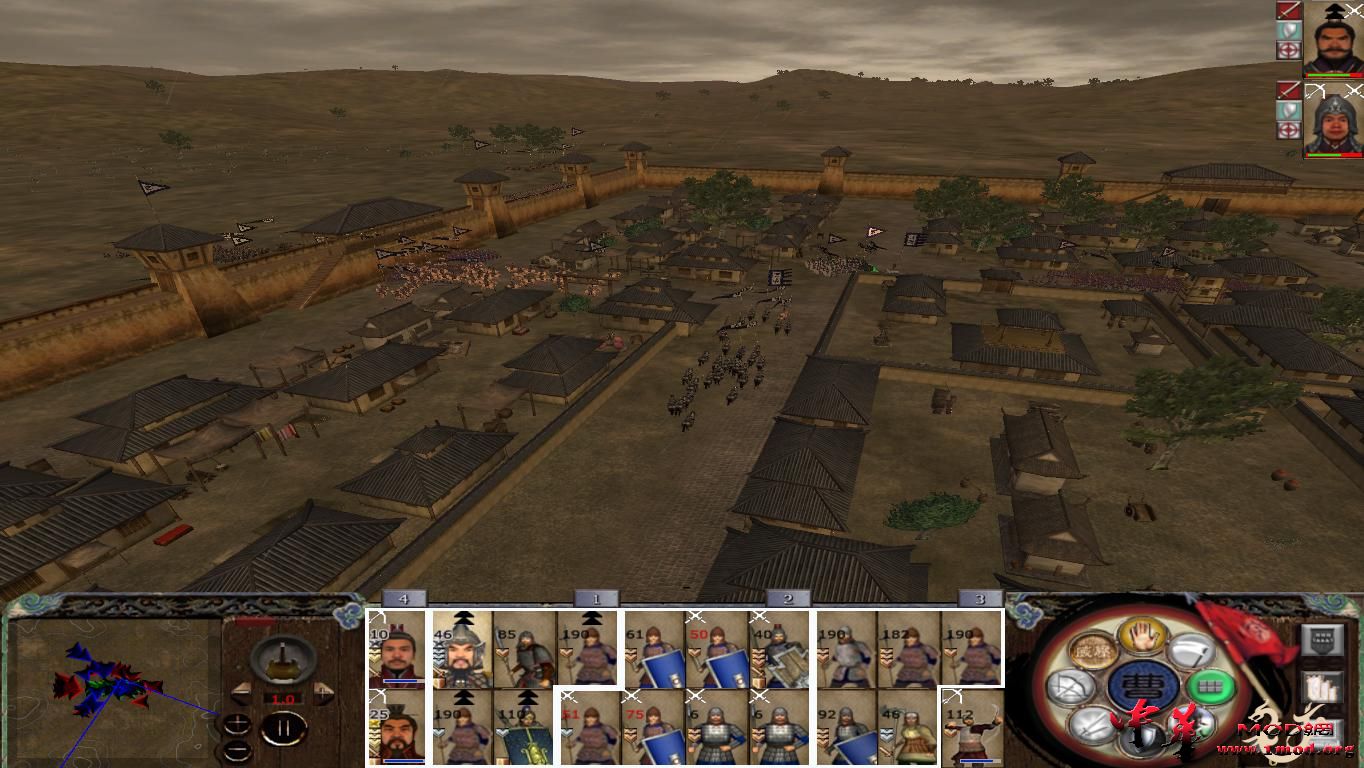Toggle shield indicator next to lower enemy portrait

[1288, 109]
